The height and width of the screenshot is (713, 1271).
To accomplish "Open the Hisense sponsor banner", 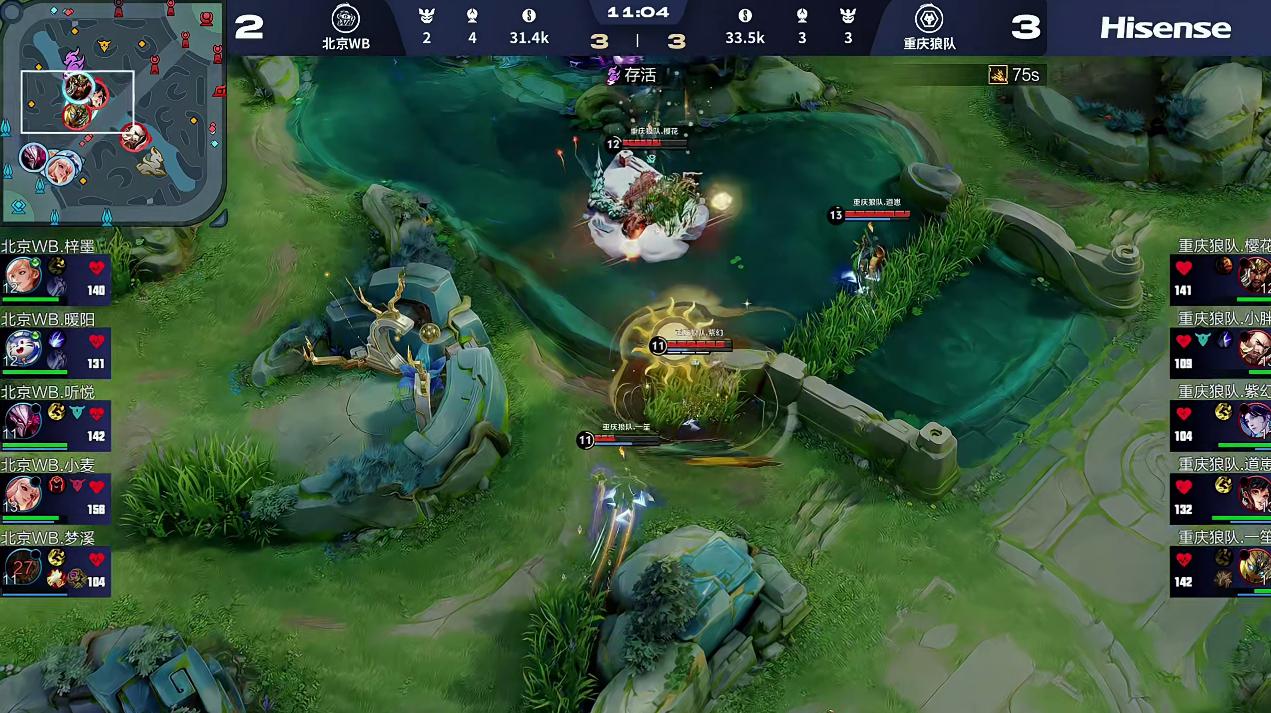I will [x=1165, y=28].
